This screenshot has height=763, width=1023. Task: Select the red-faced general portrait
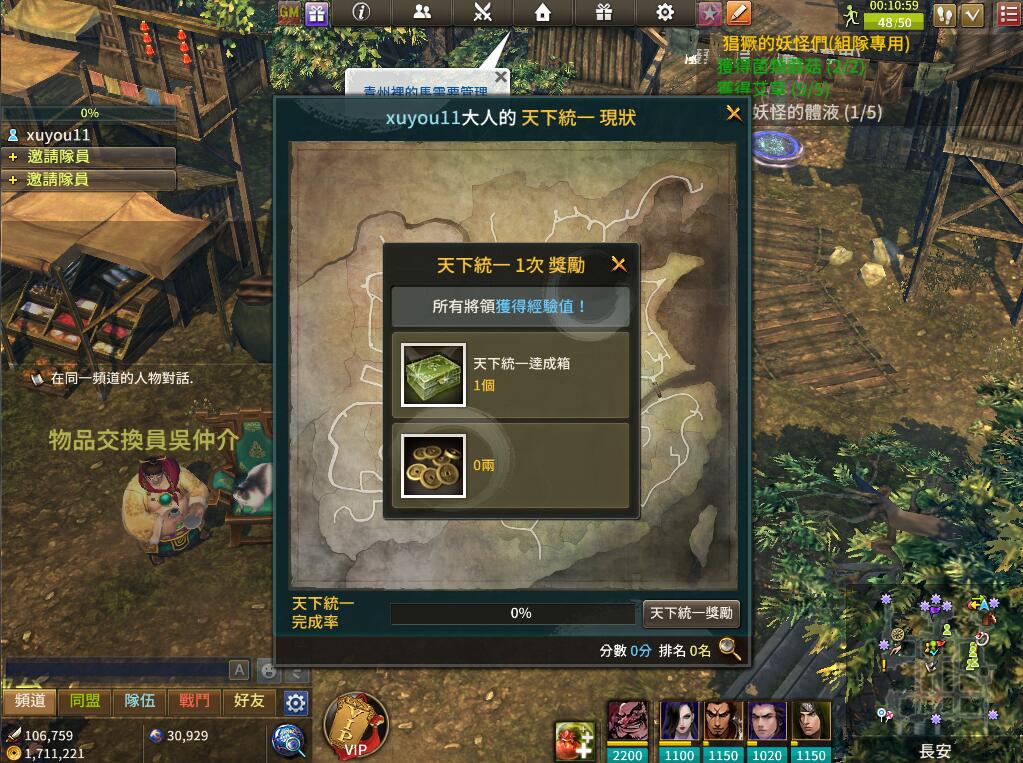pos(627,720)
